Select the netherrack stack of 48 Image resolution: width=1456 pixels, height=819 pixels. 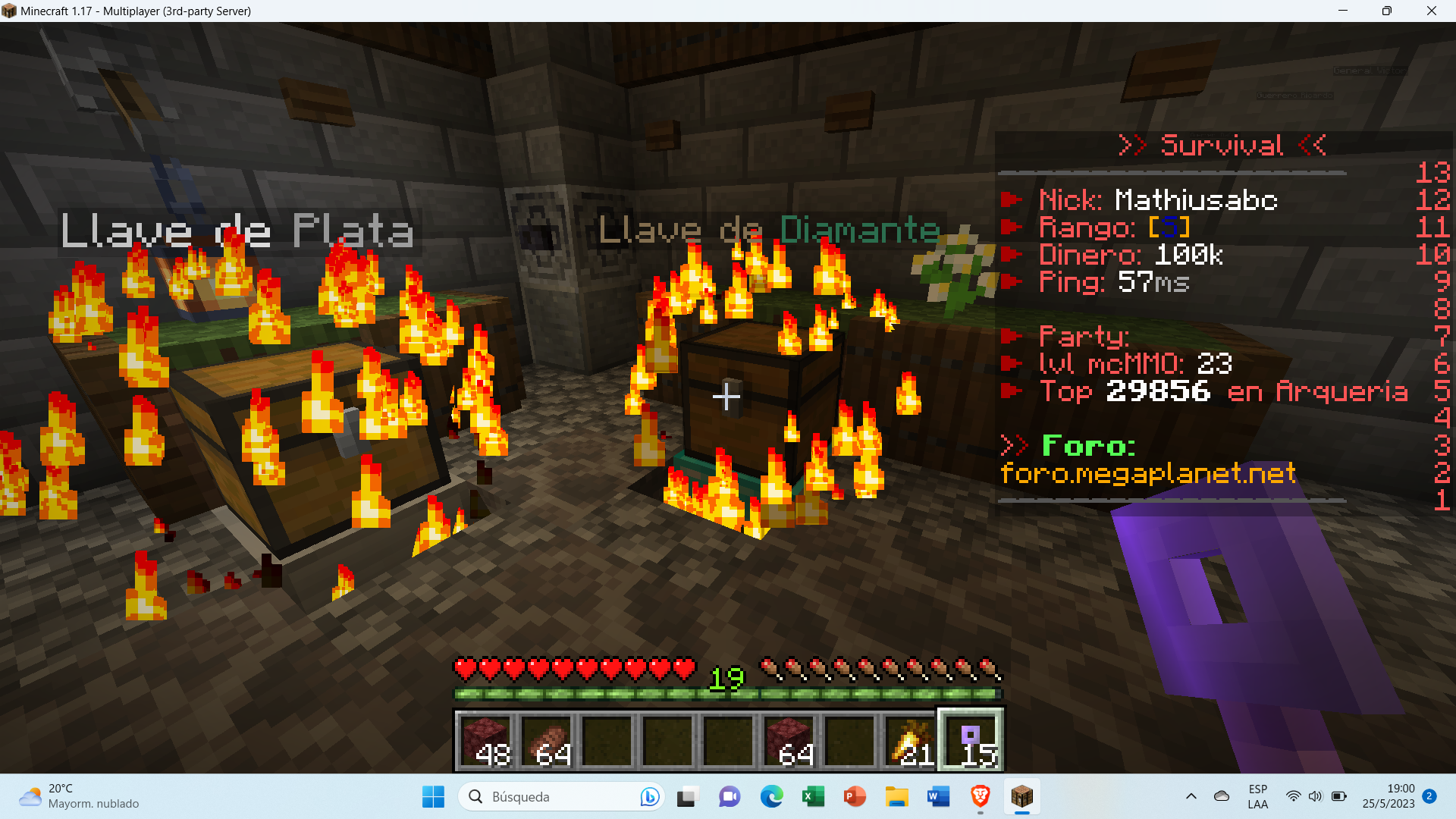(485, 740)
